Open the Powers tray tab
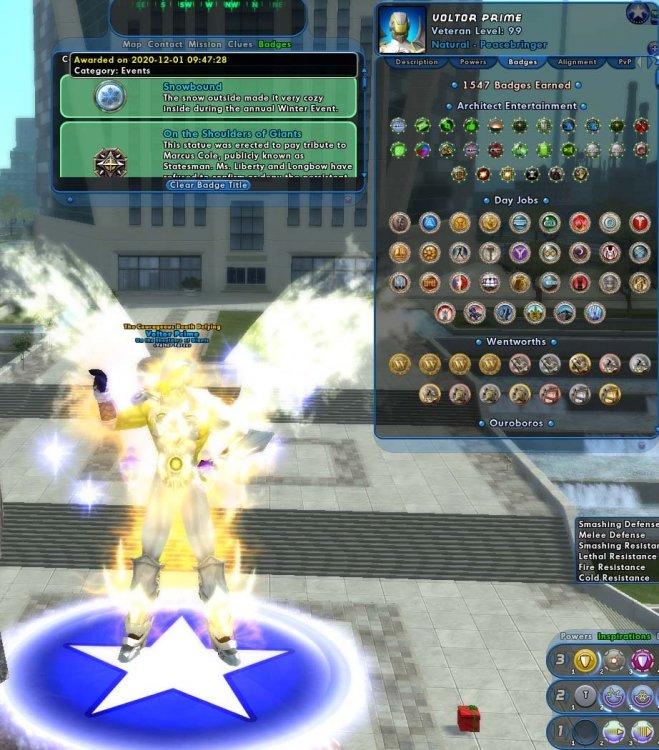Image resolution: width=659 pixels, height=750 pixels. [575, 636]
